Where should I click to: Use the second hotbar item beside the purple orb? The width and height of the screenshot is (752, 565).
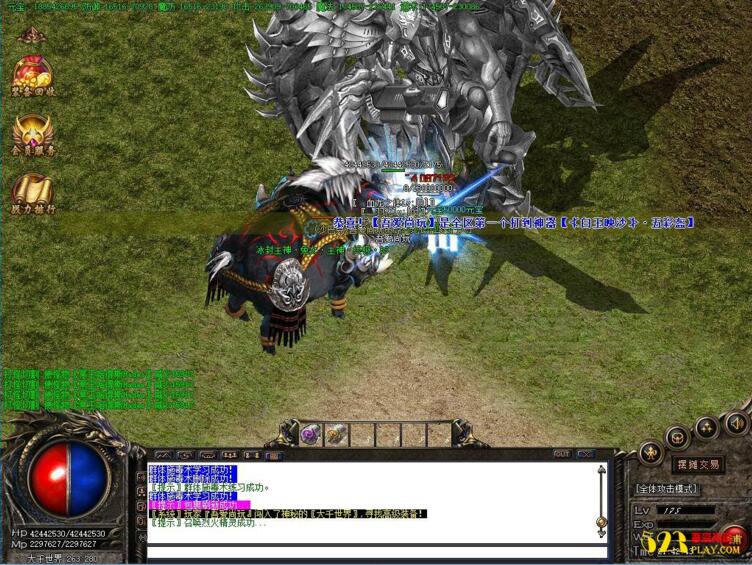(x=337, y=434)
